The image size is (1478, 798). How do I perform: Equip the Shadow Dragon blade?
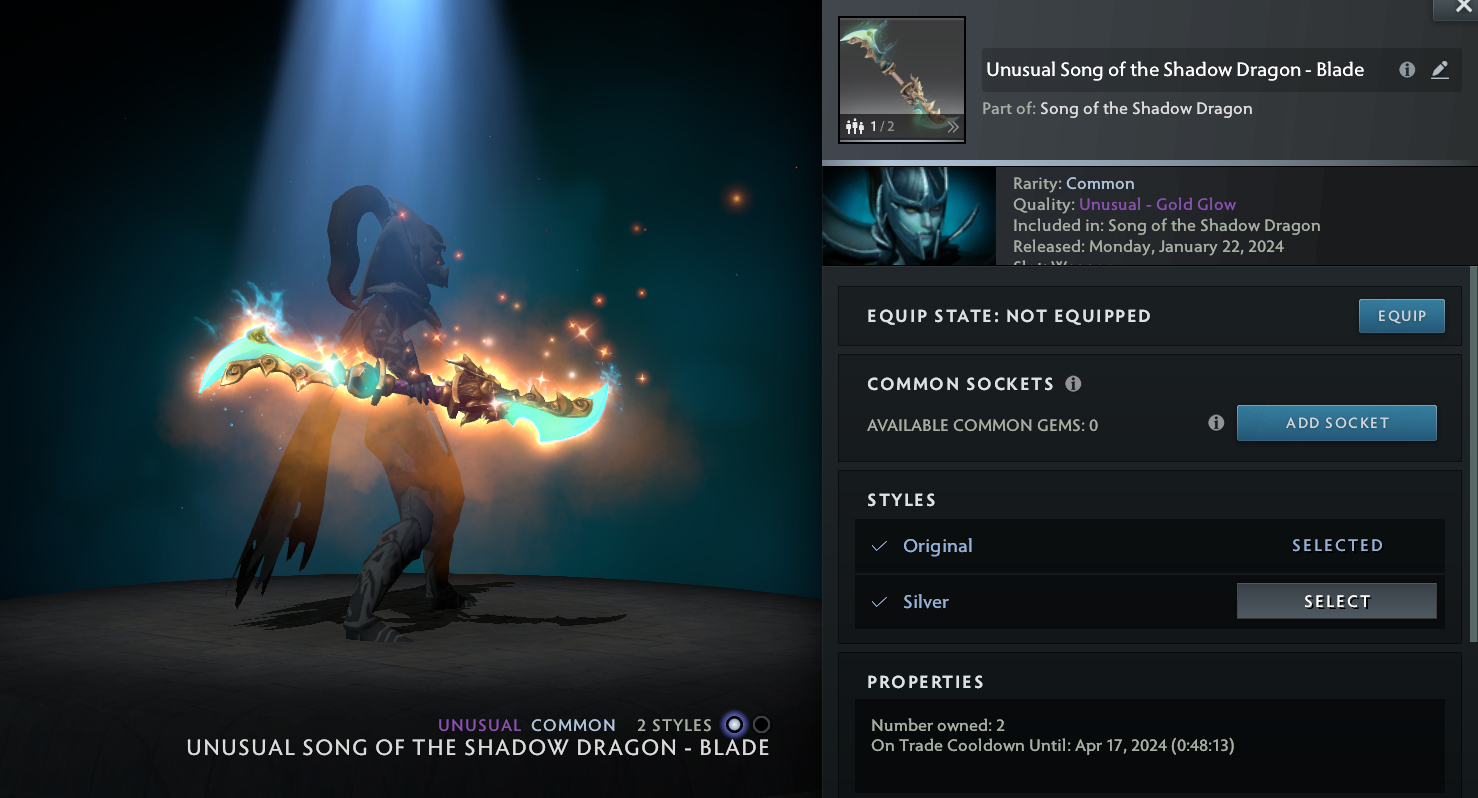1401,316
